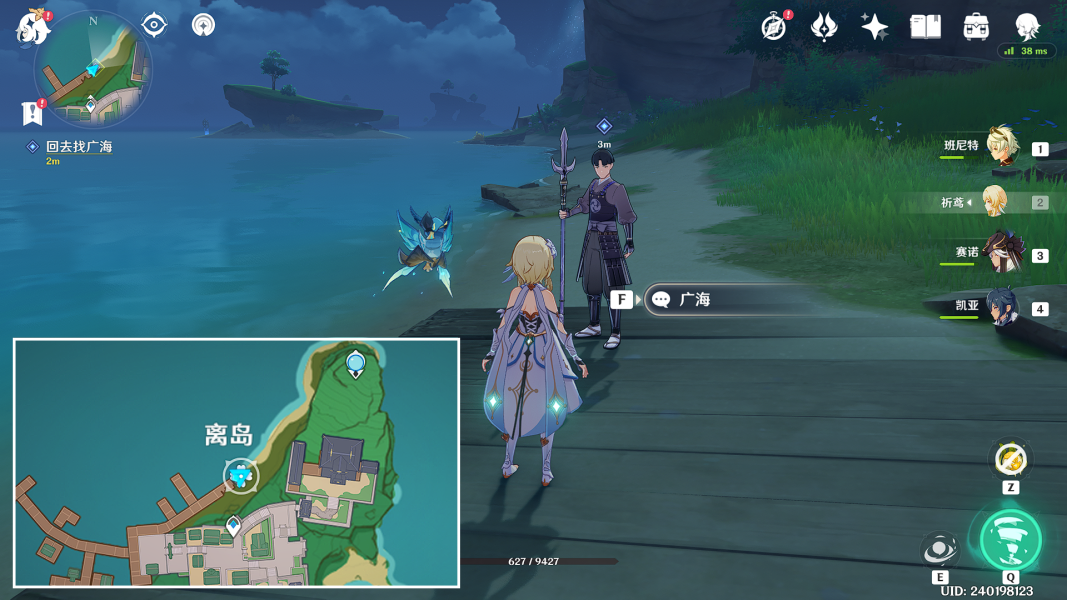This screenshot has width=1067, height=600.
Task: Select the 回去找广海 quest tracker
Action: tap(78, 147)
